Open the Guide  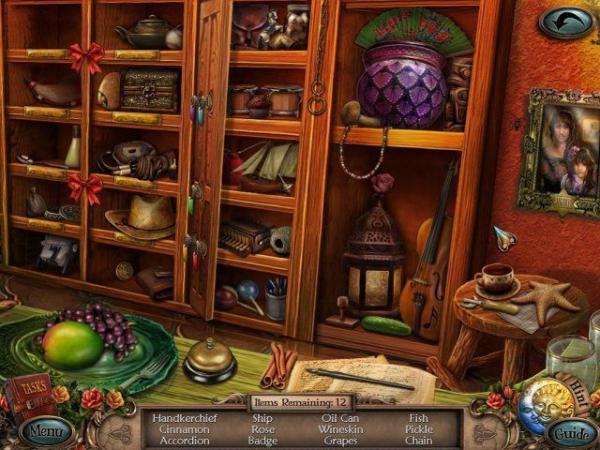[571, 434]
